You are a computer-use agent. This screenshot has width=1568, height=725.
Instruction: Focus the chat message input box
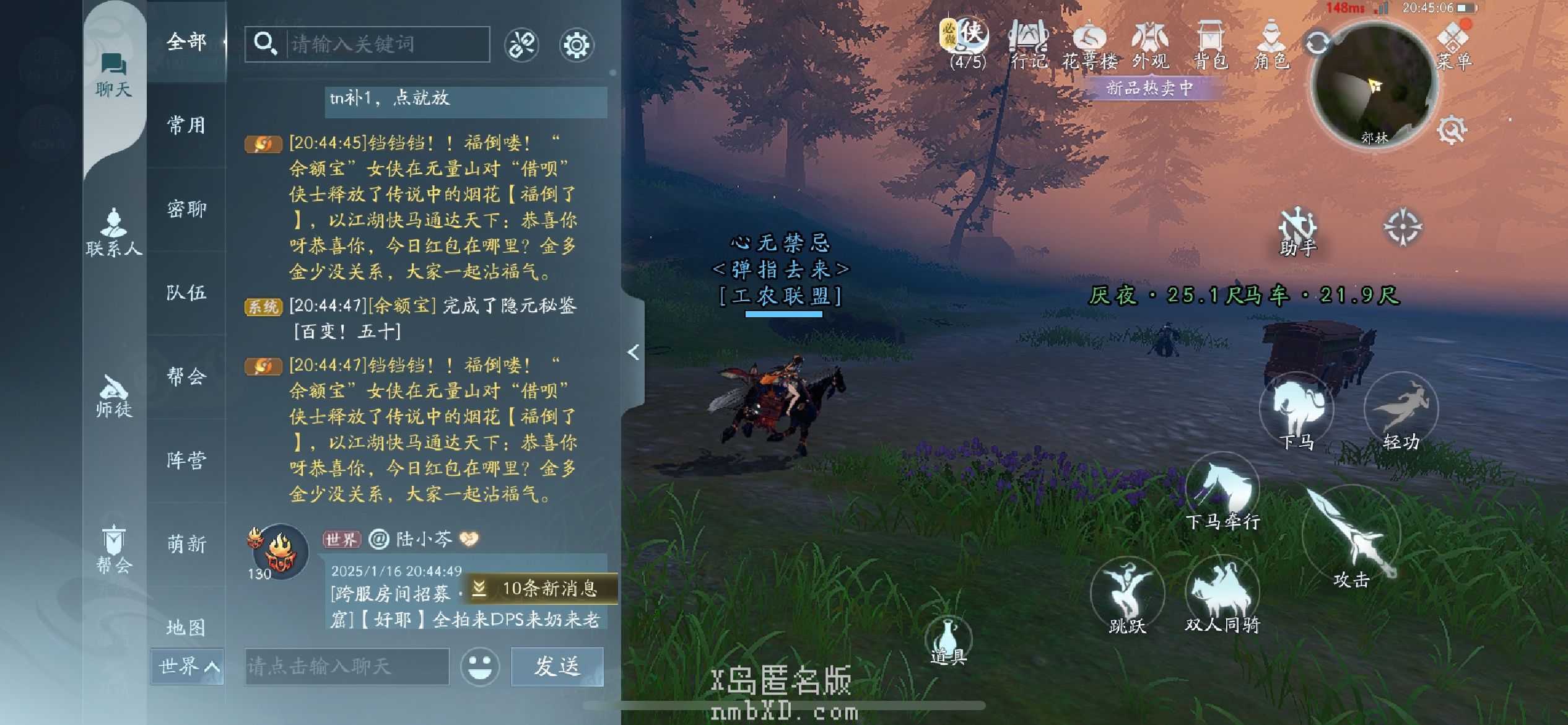[347, 667]
